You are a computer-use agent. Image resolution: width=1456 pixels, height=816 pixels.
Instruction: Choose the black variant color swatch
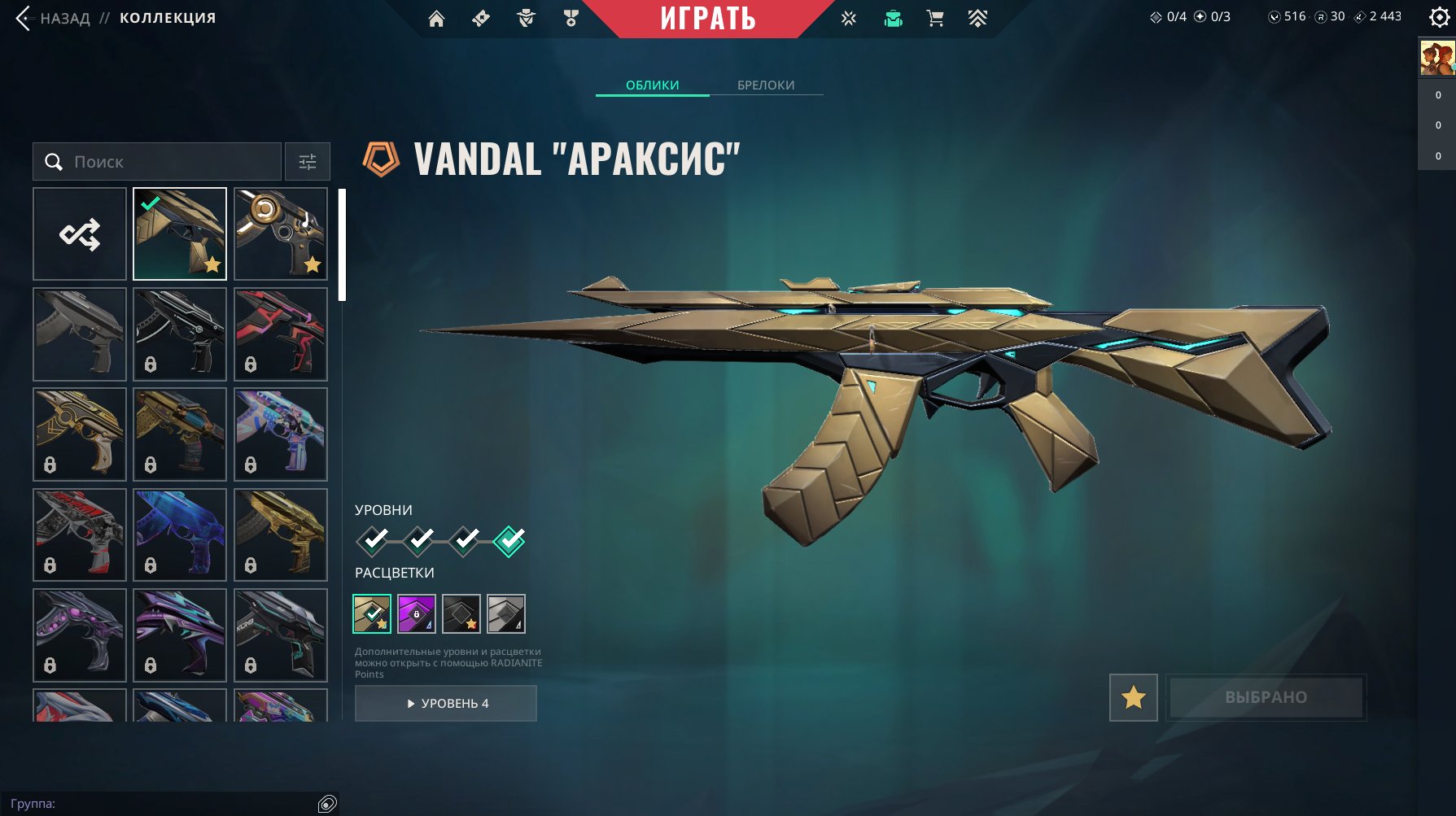461,613
